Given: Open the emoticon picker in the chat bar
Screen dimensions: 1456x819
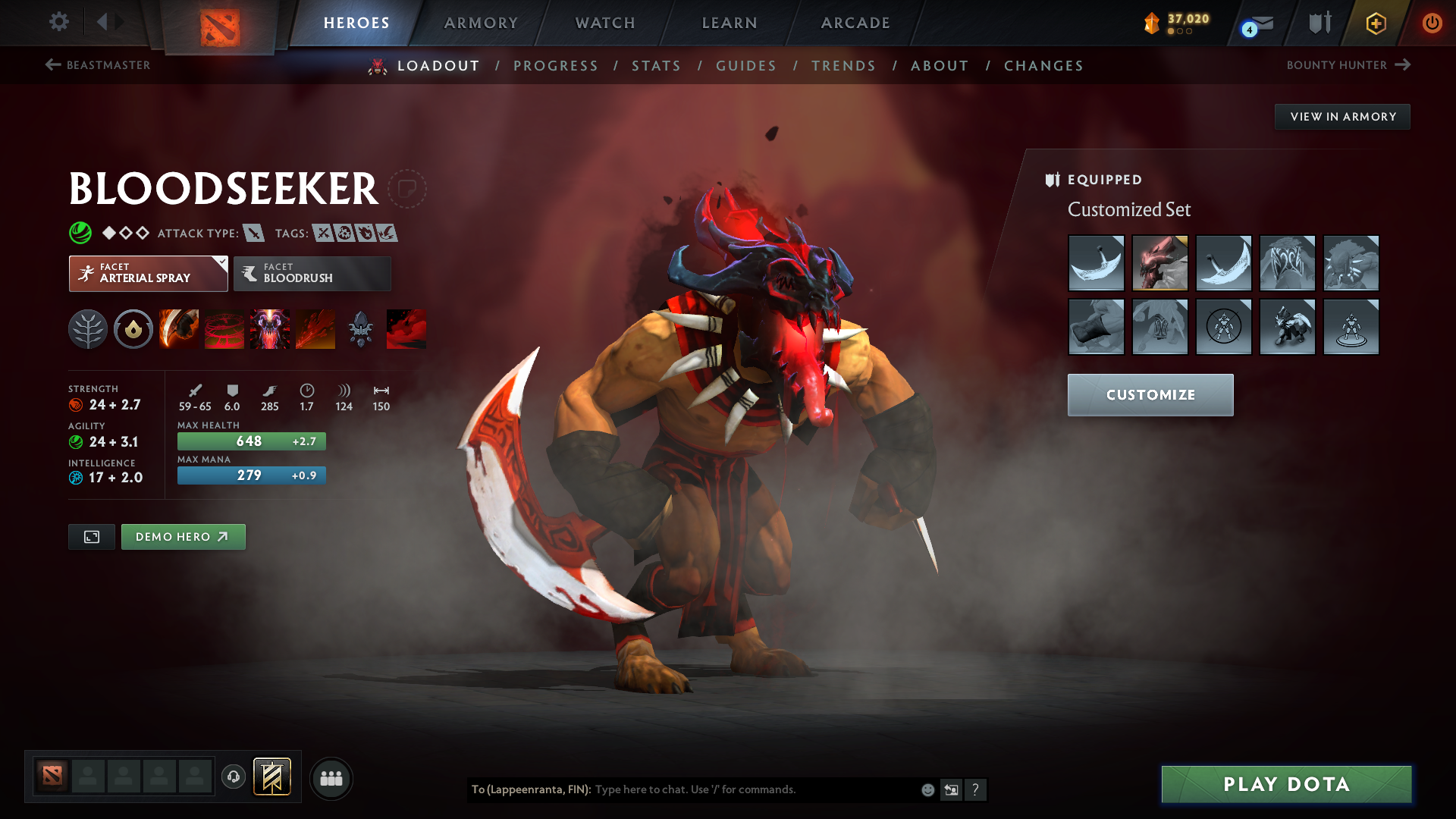Looking at the screenshot, I should (x=927, y=789).
